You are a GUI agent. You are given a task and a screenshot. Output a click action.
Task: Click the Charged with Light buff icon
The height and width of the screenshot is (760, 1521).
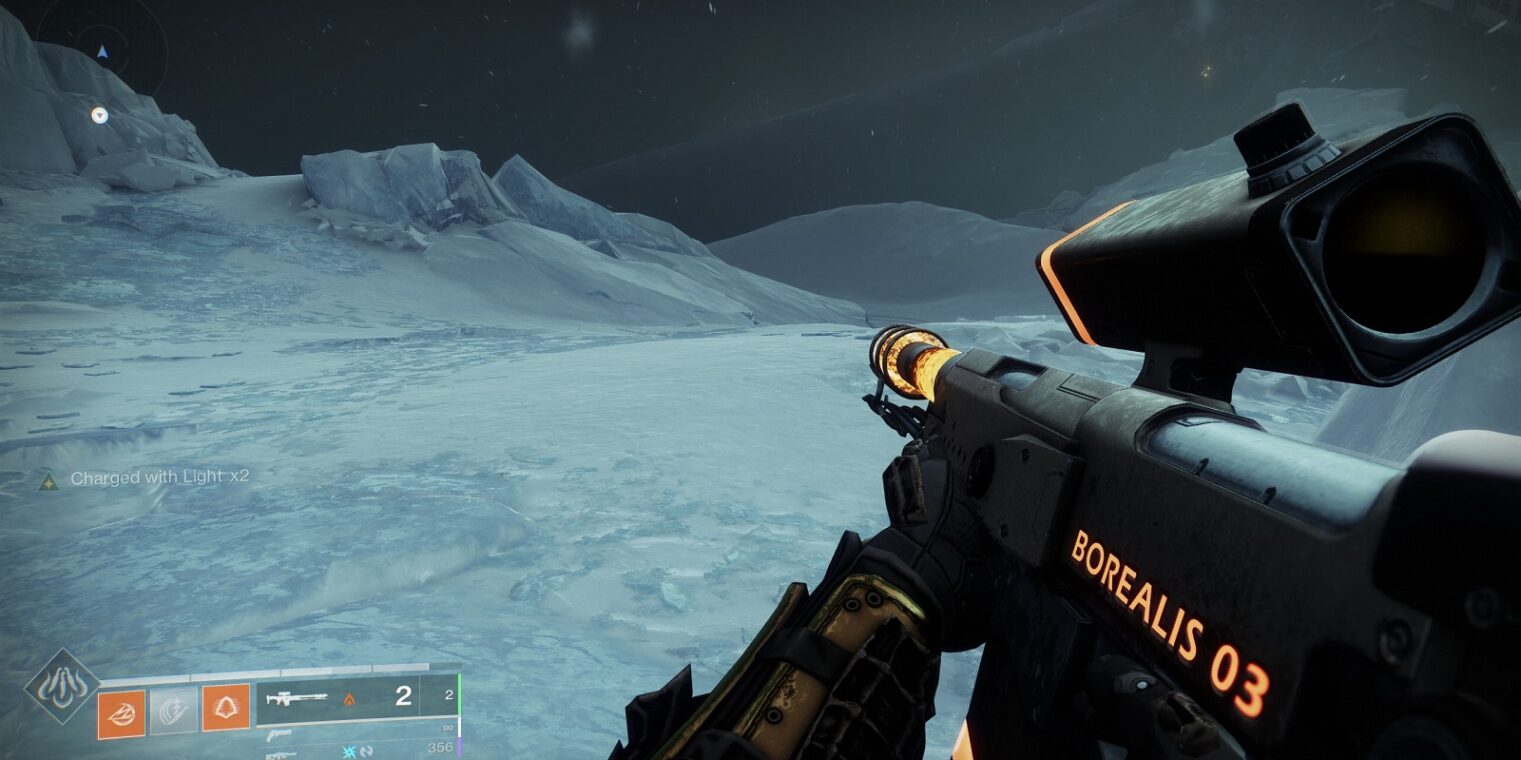(x=47, y=480)
